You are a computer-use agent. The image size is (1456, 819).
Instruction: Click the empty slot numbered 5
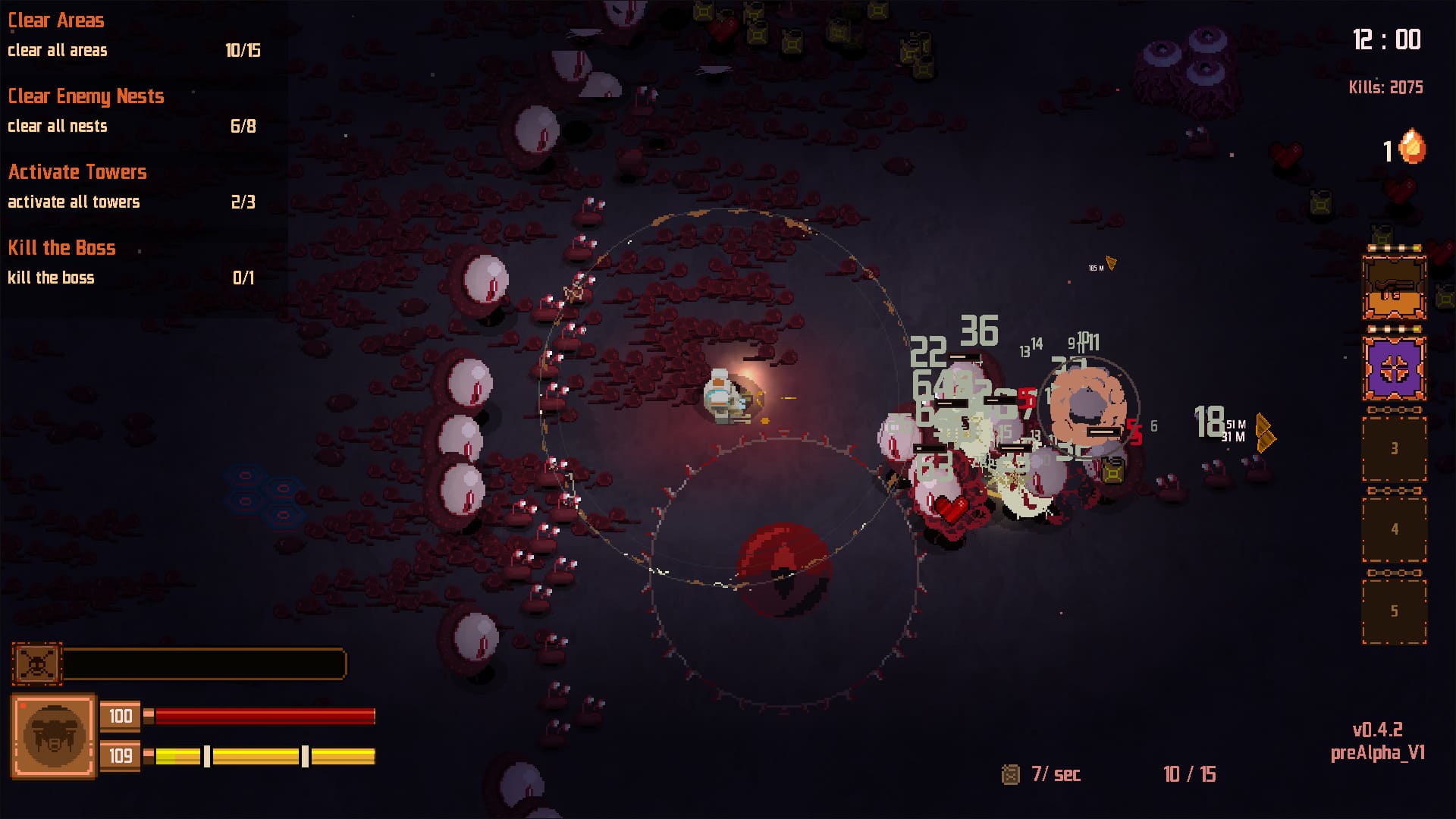coord(1394,611)
